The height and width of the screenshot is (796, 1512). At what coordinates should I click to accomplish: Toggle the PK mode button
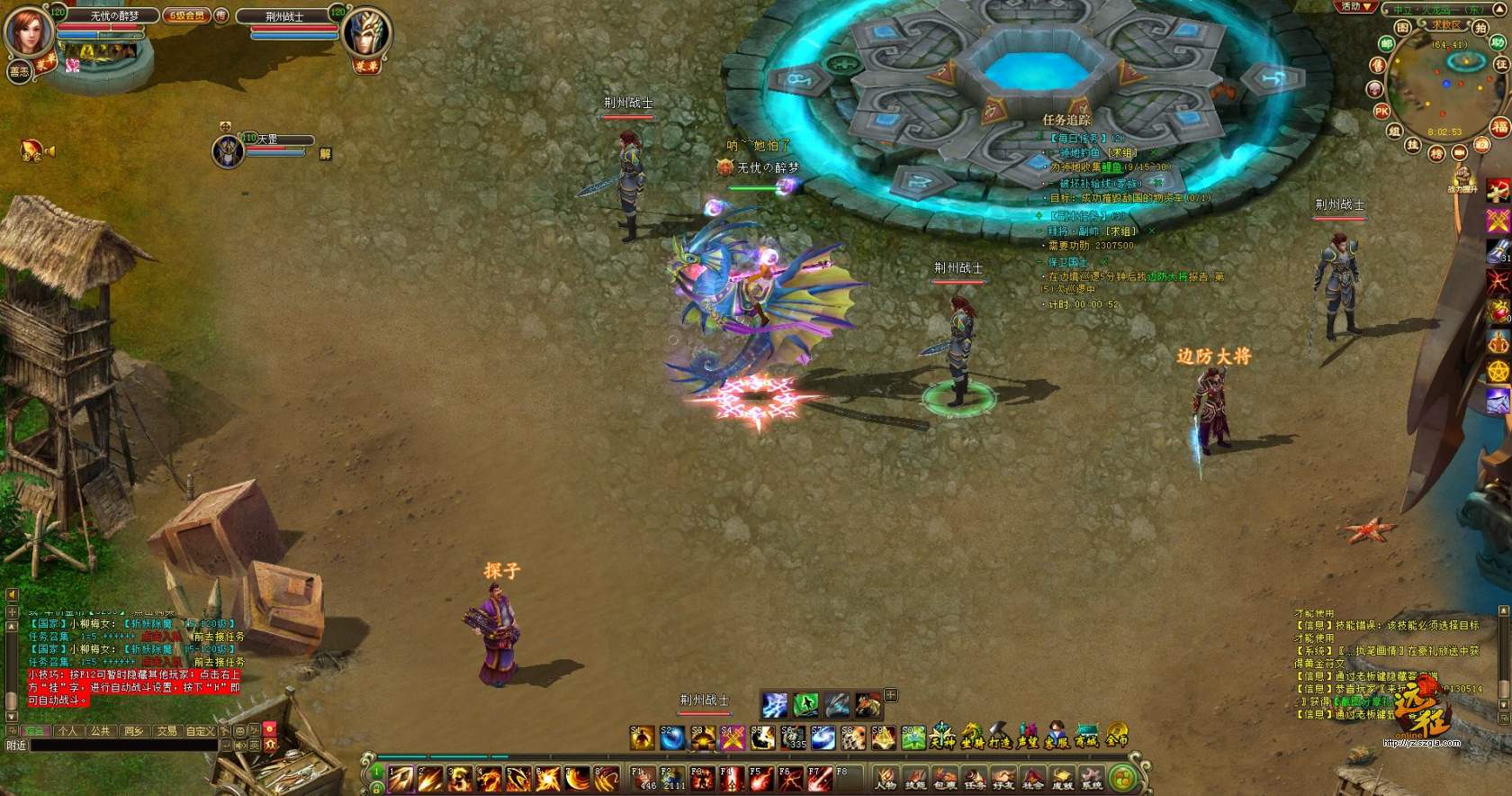point(1381,112)
